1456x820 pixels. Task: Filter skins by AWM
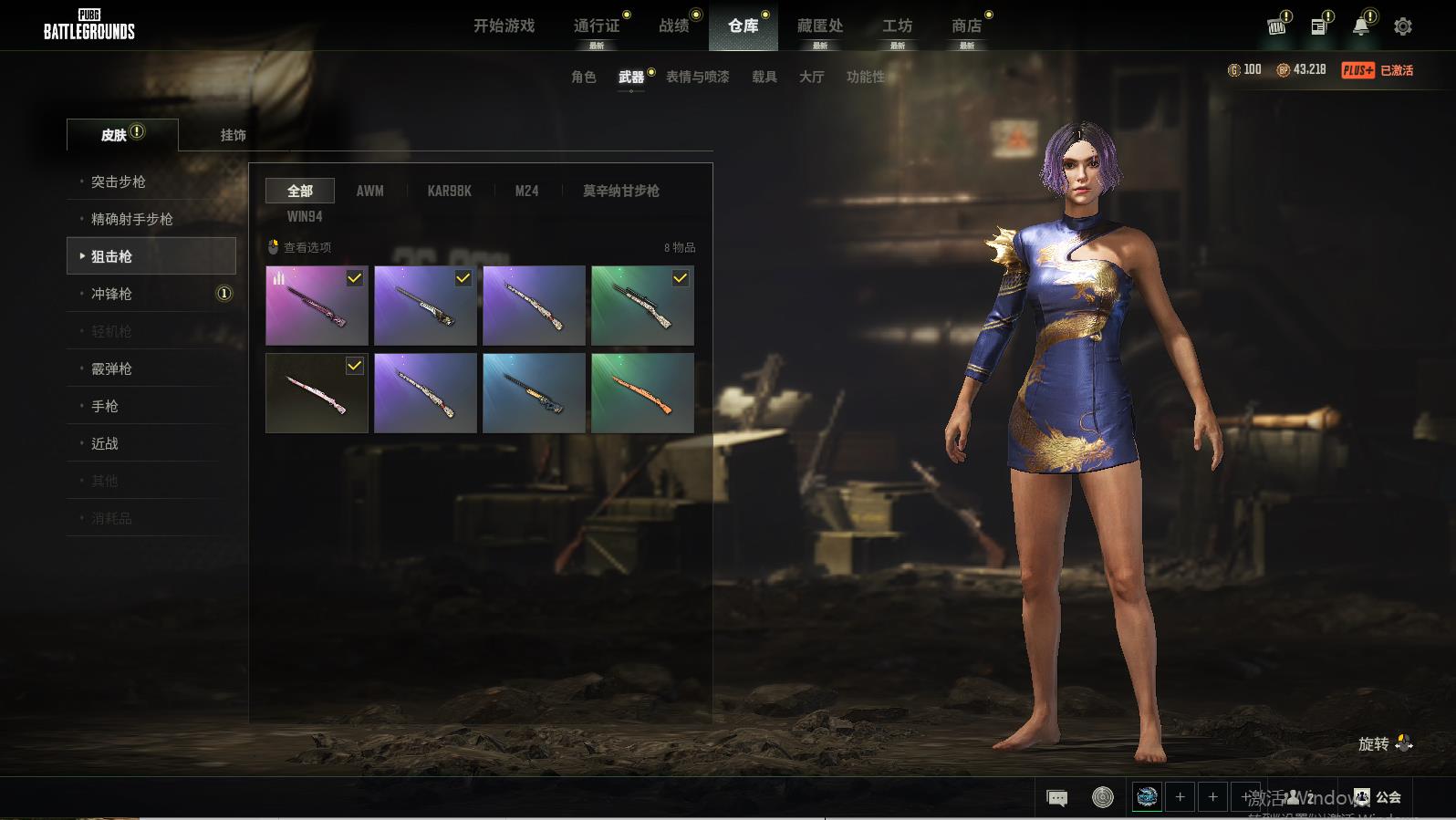[369, 191]
